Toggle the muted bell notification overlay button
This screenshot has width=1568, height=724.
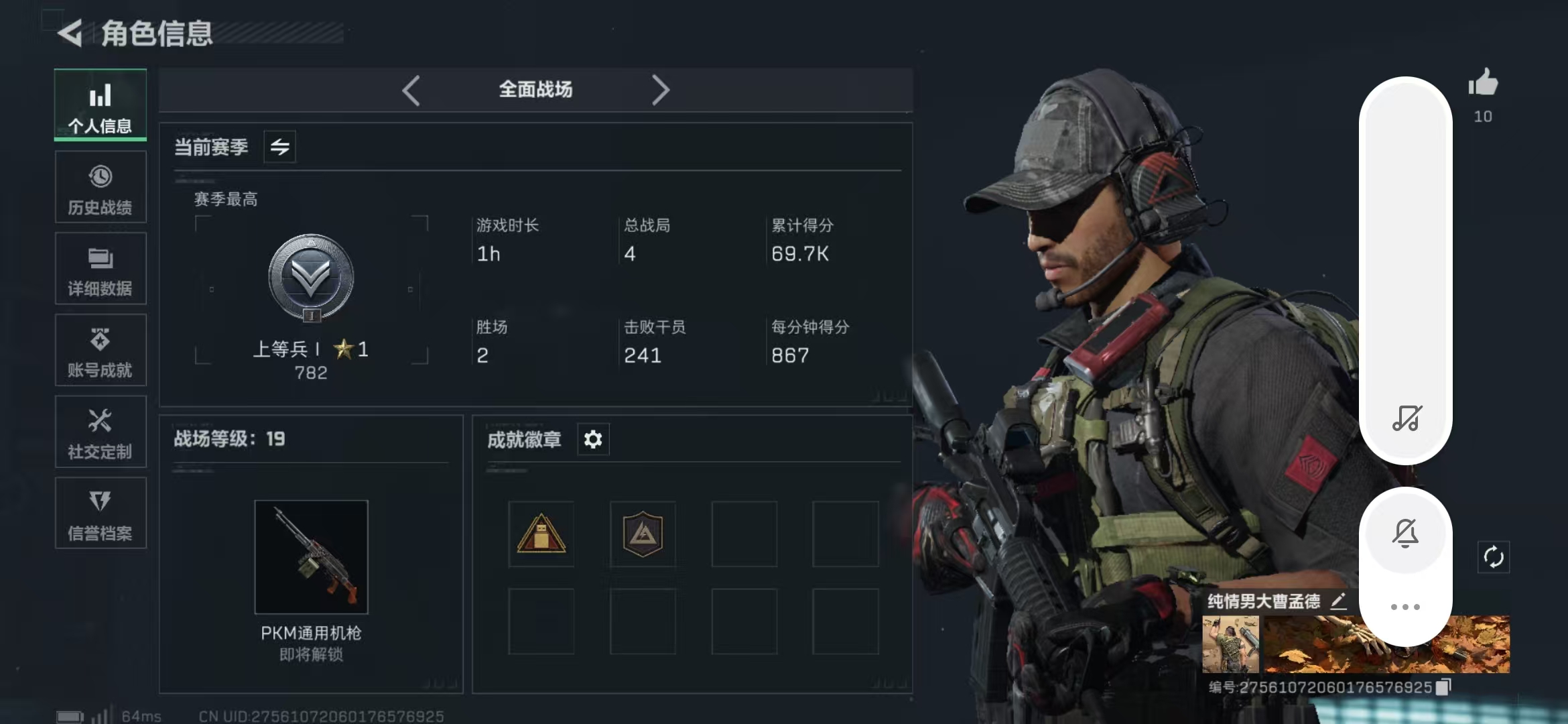[x=1405, y=534]
